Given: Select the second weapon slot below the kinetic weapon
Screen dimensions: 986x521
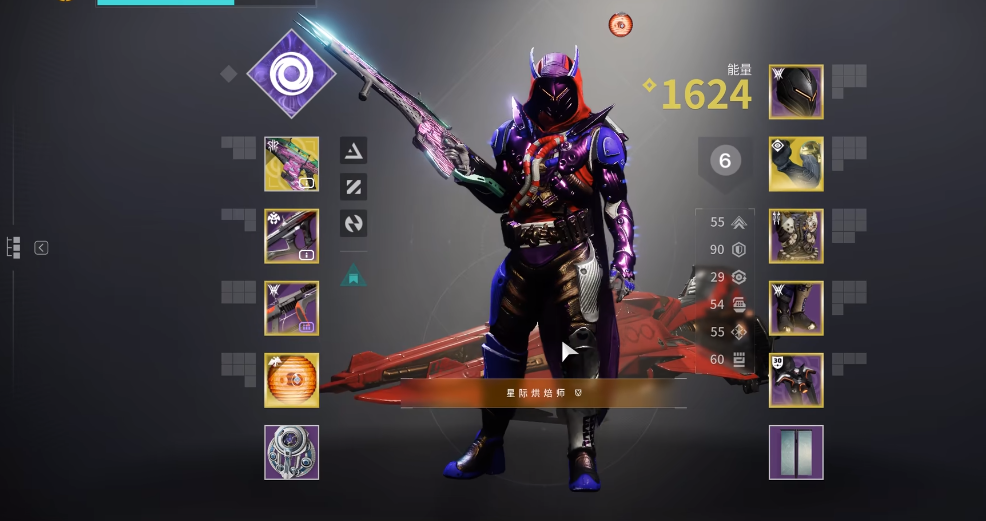Looking at the screenshot, I should [292, 236].
